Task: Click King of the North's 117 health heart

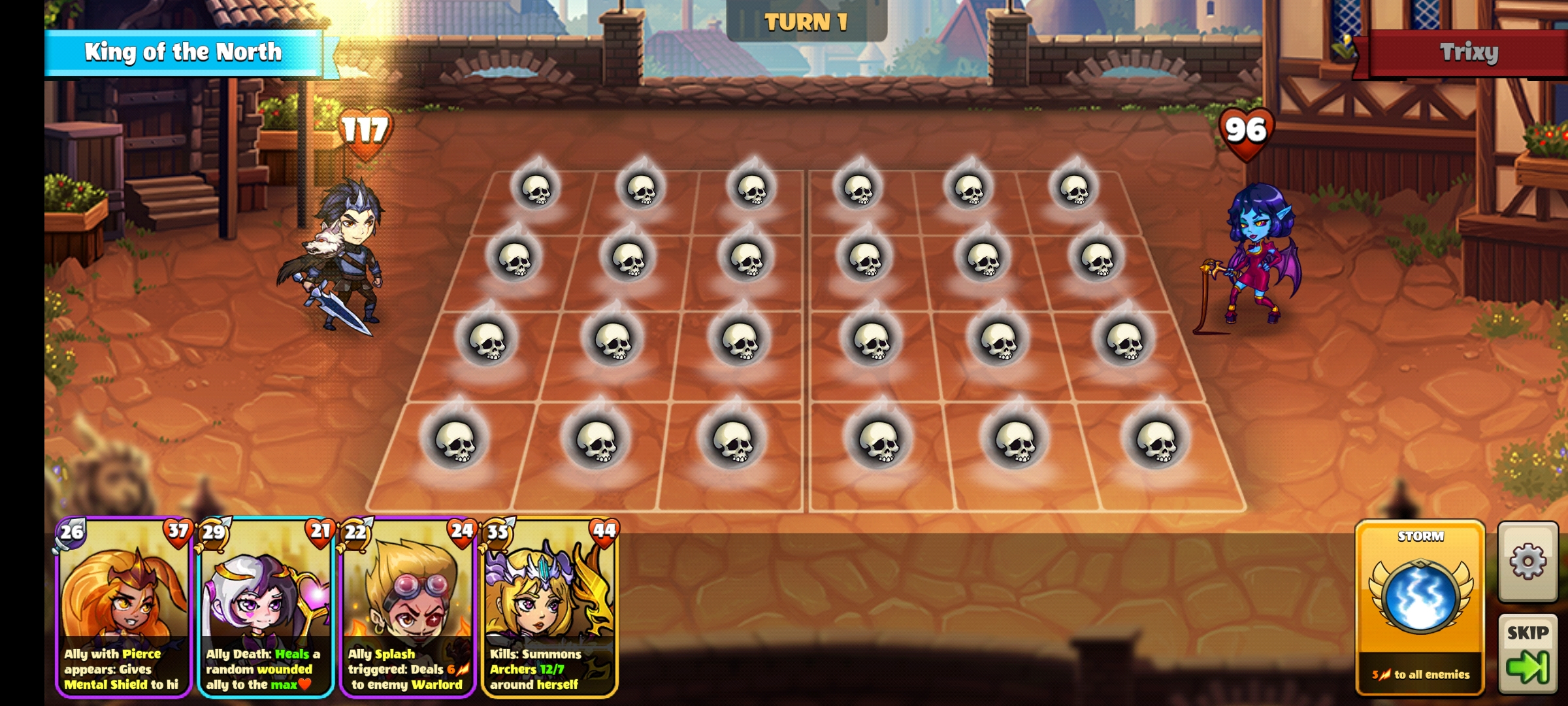Action: tap(361, 133)
